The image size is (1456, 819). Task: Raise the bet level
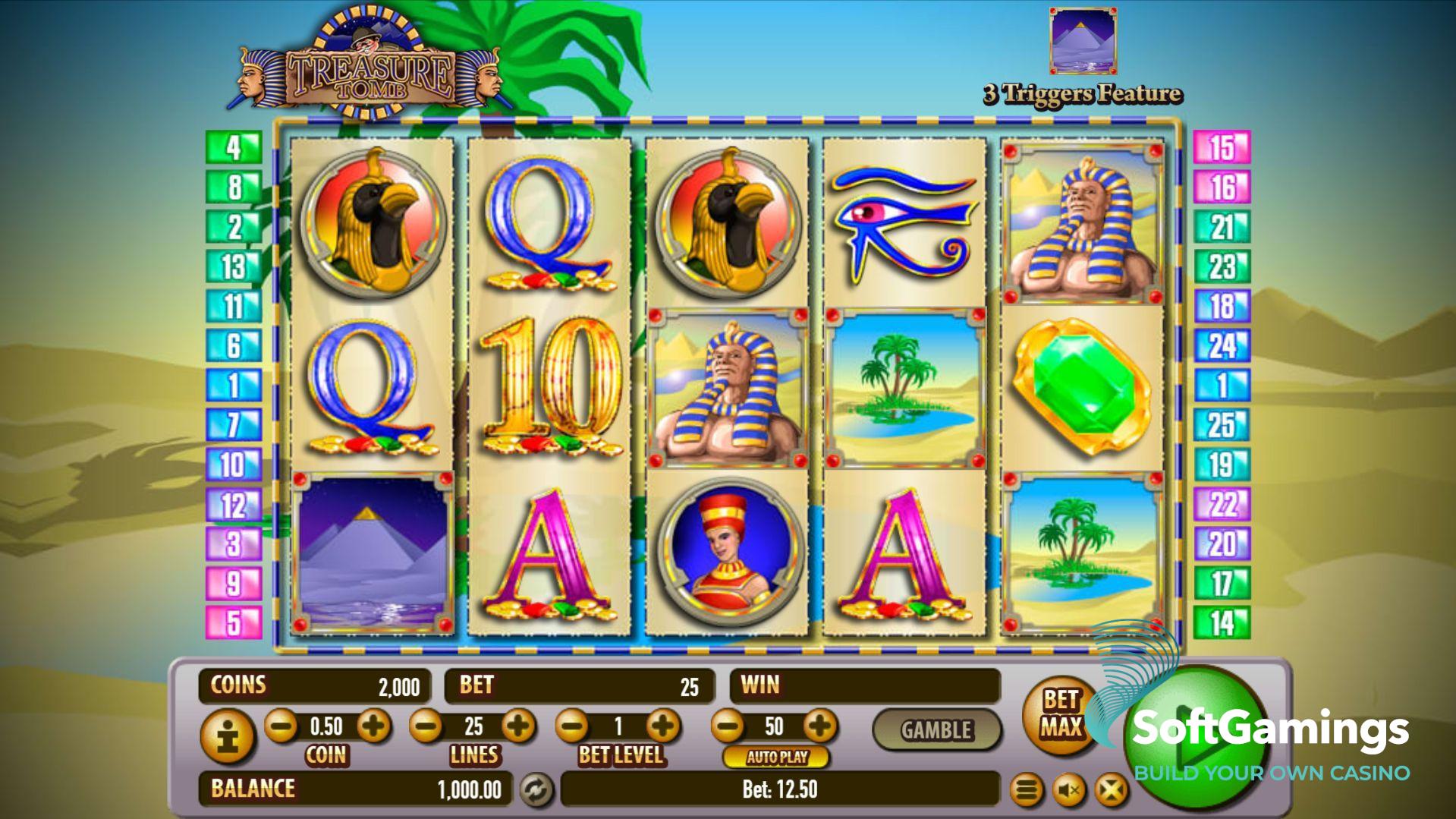click(664, 726)
